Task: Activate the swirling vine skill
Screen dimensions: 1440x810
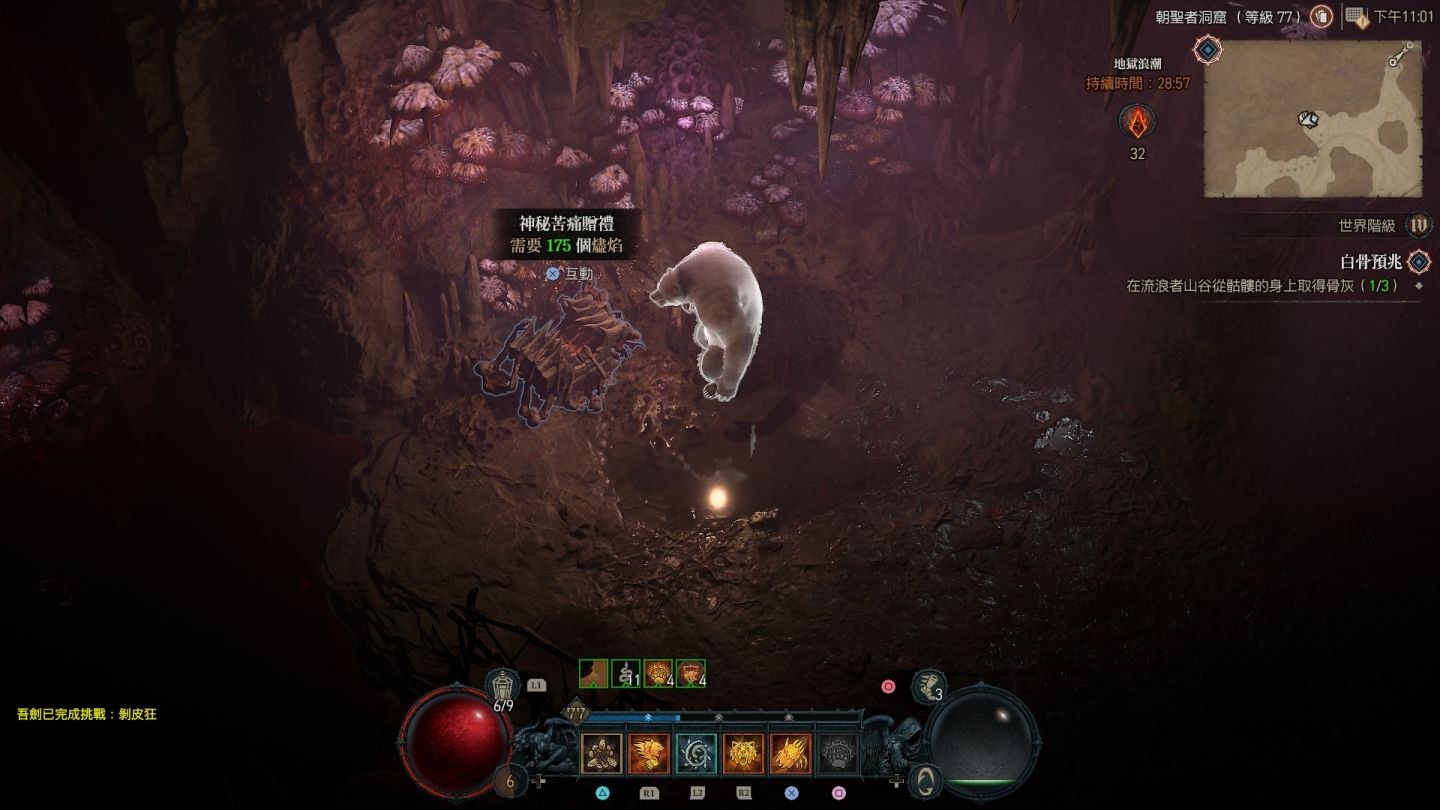Action: [695, 754]
